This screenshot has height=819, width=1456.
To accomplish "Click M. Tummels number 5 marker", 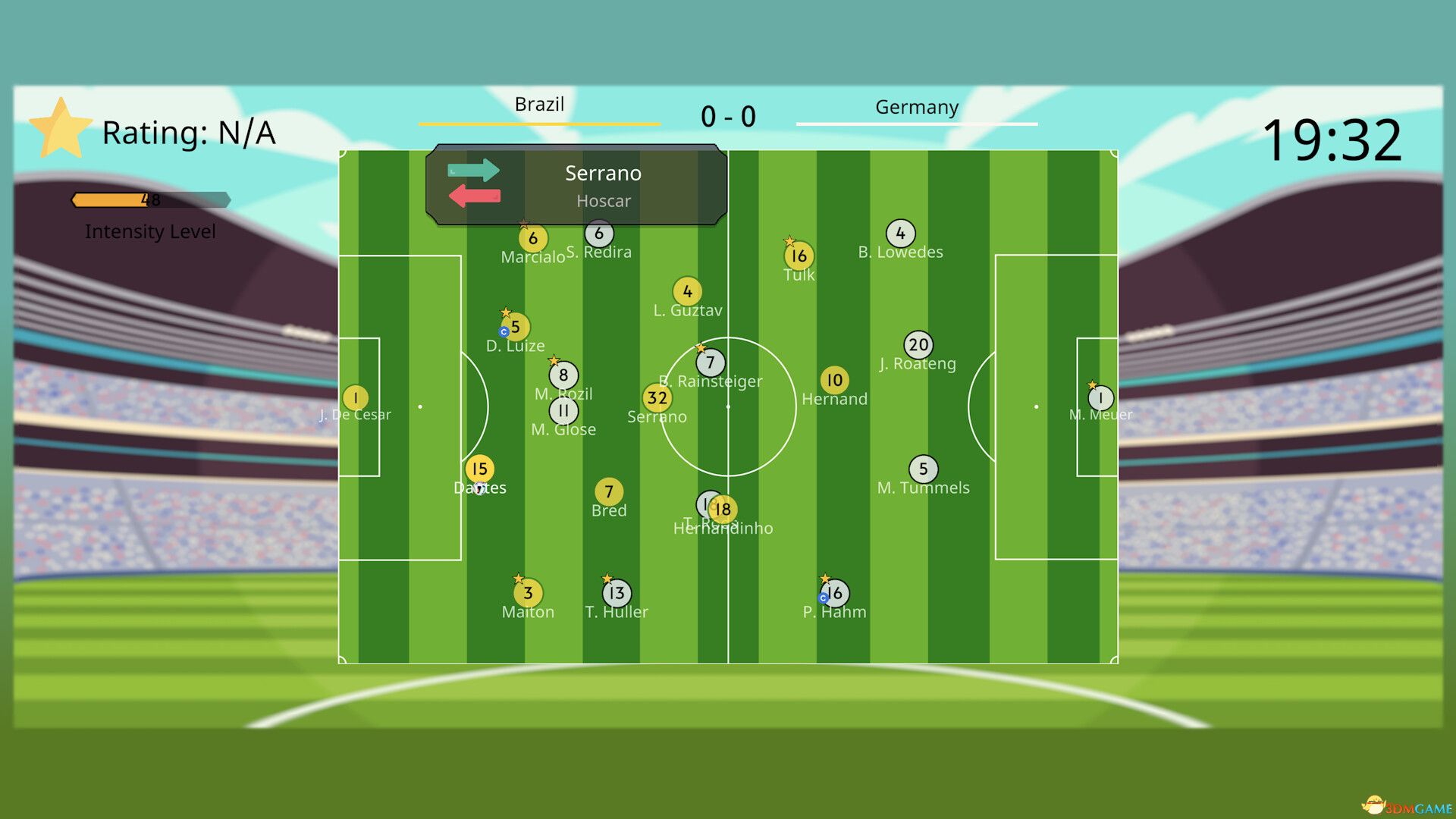I will click(923, 467).
